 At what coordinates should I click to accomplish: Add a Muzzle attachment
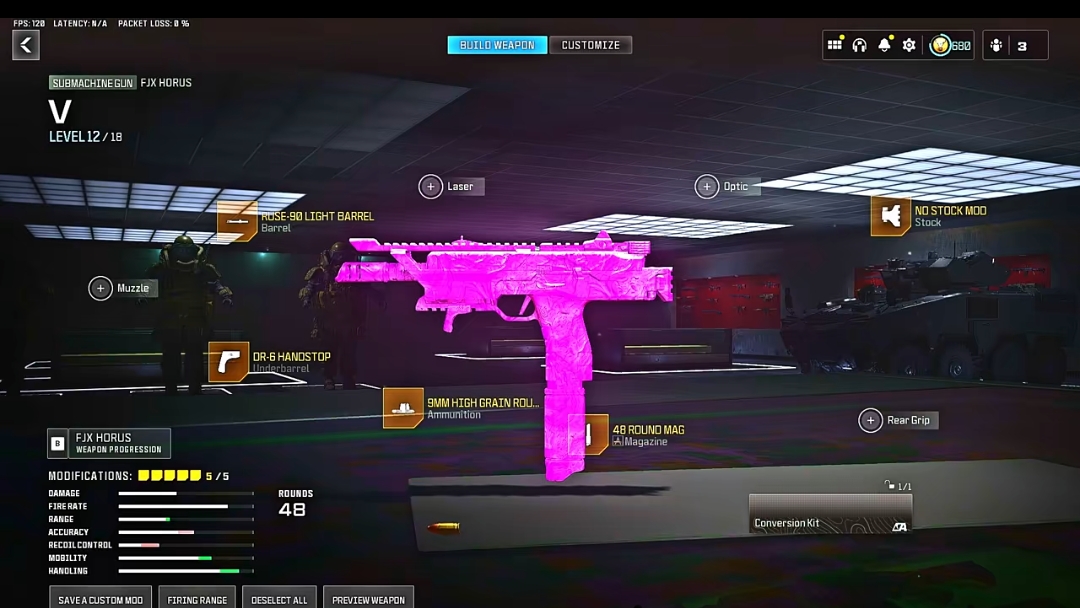(101, 289)
